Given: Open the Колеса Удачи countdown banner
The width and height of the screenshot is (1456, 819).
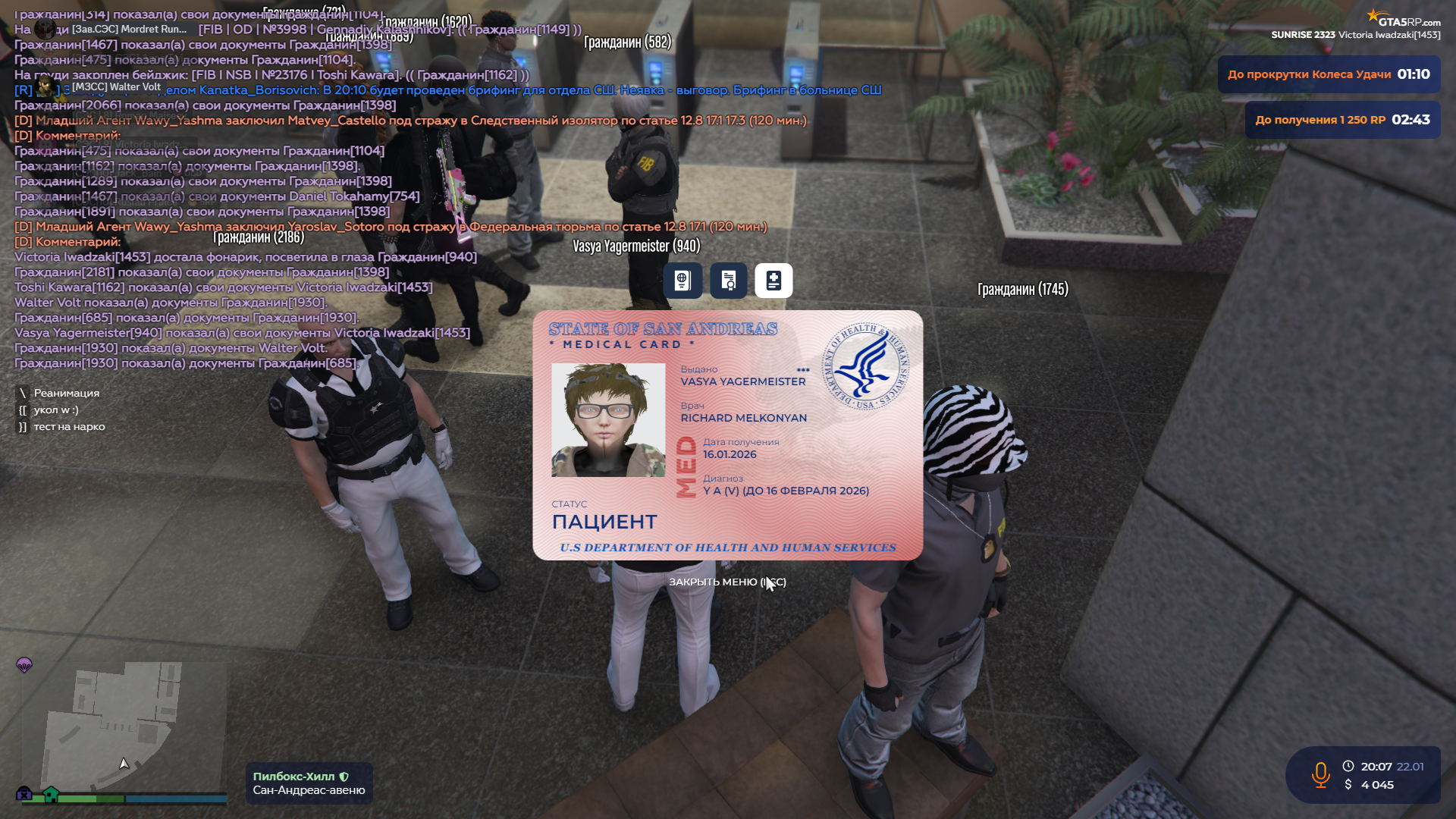Looking at the screenshot, I should 1329,74.
